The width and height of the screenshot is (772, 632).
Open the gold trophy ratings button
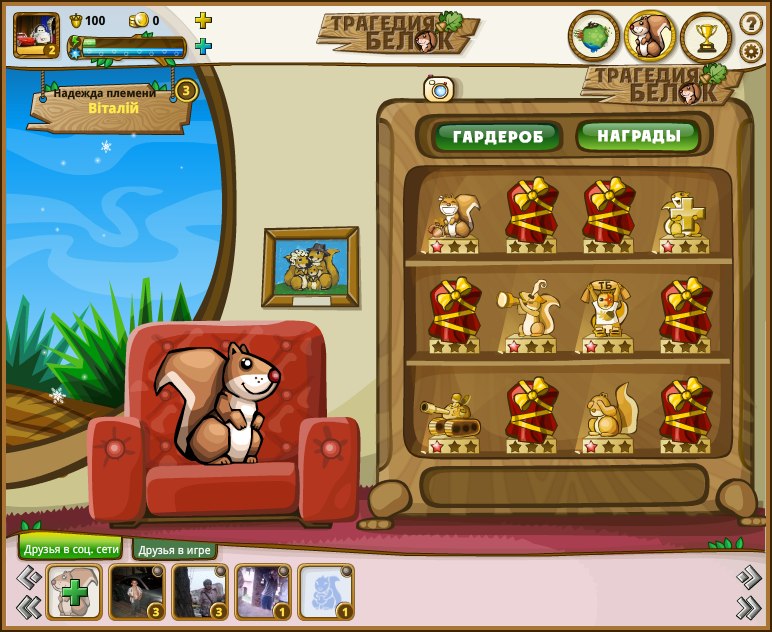click(706, 37)
